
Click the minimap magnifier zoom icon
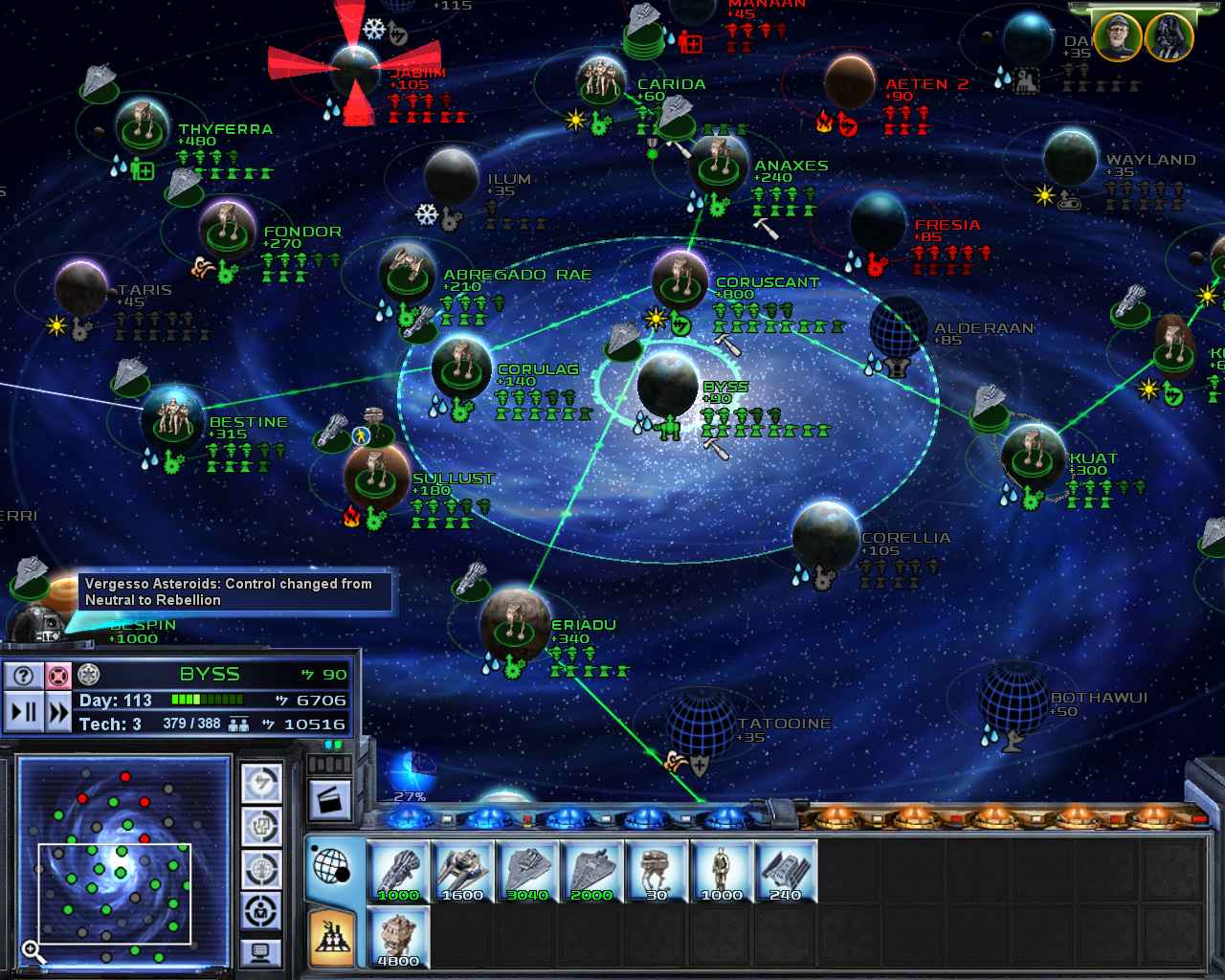tap(33, 951)
